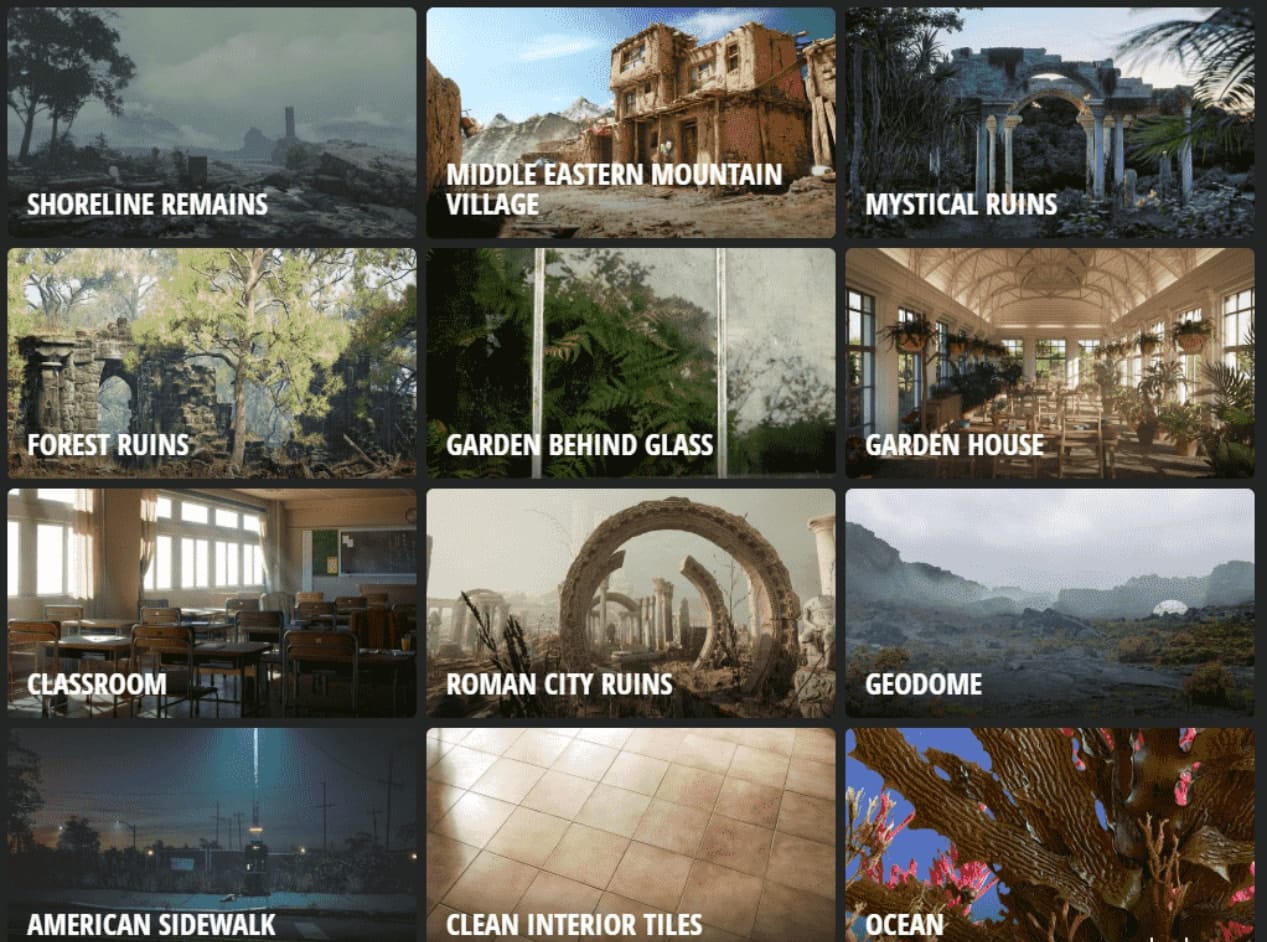
Task: Open the Forest Ruins tile
Action: tap(211, 363)
